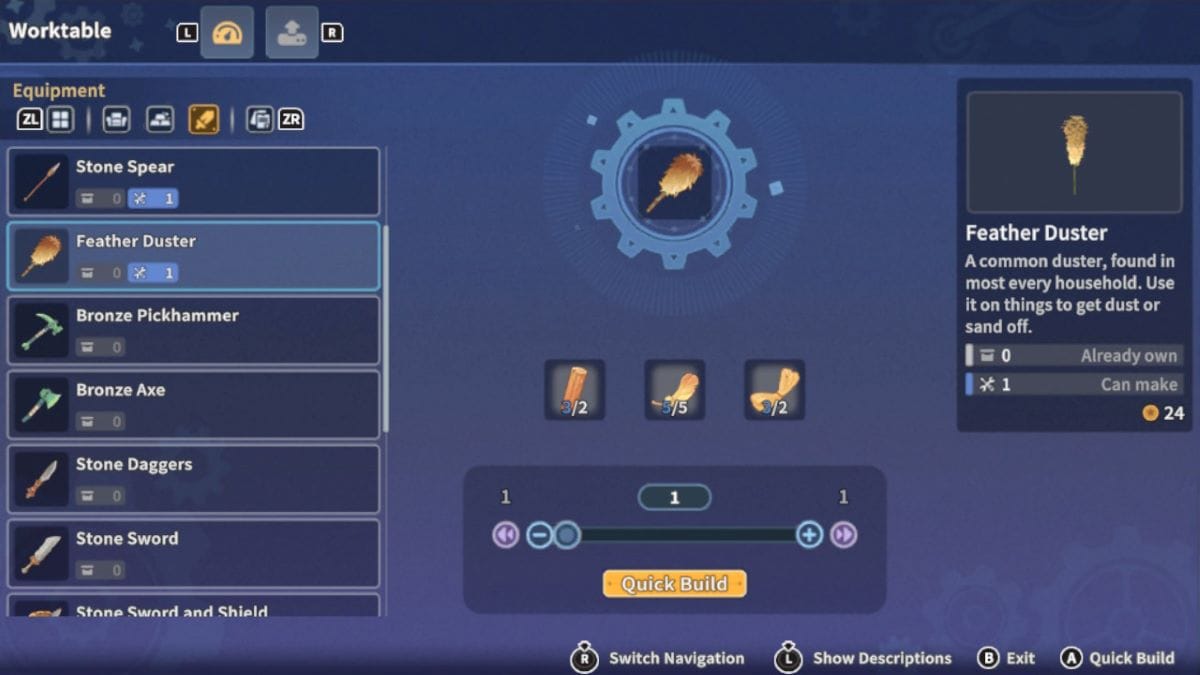Open the upload arrow worktable tab
Screen dimensions: 1200x675
coord(292,33)
